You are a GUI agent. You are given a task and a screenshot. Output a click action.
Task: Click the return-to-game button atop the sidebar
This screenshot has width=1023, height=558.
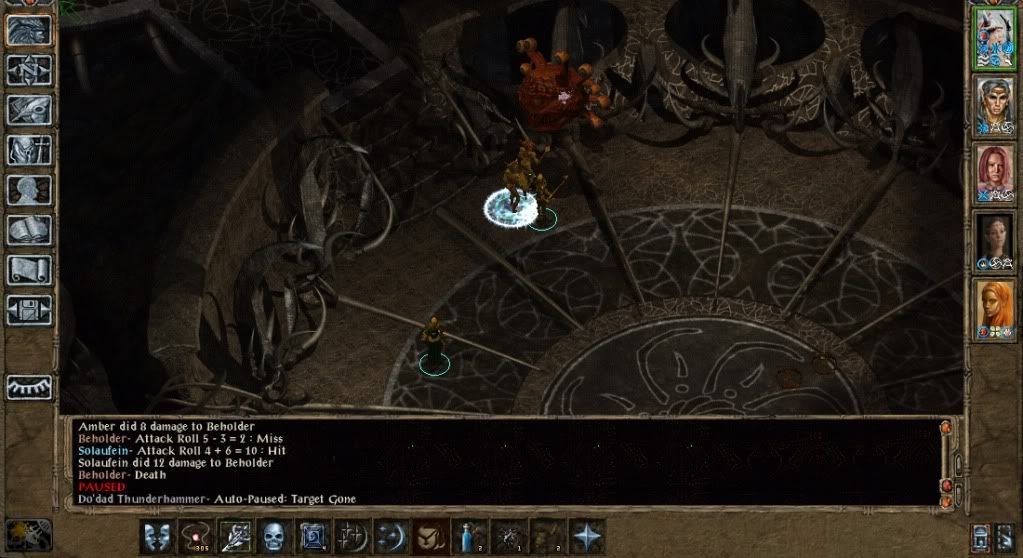click(28, 30)
